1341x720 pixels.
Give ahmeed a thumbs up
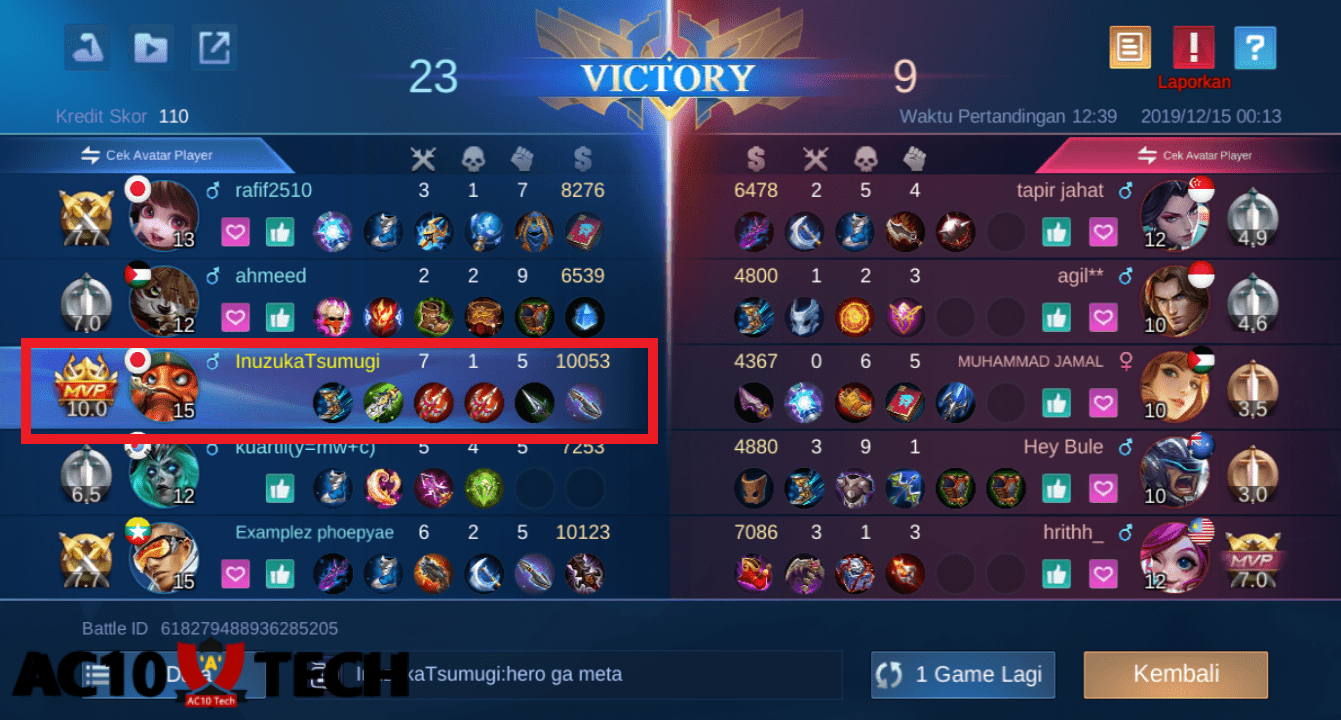(280, 317)
